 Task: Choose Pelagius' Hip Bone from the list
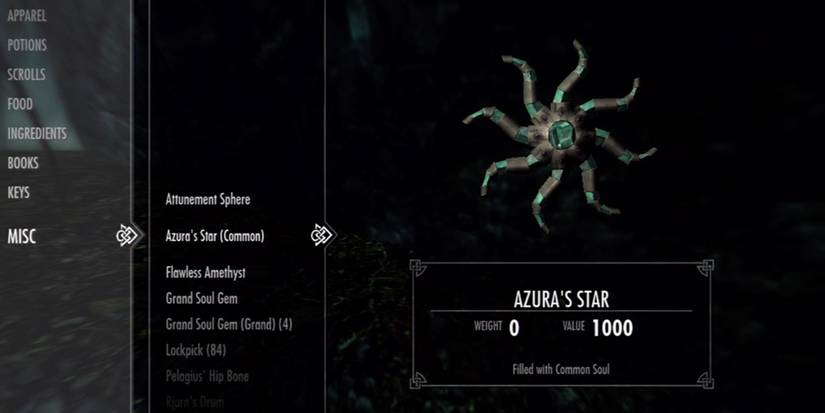coord(207,376)
